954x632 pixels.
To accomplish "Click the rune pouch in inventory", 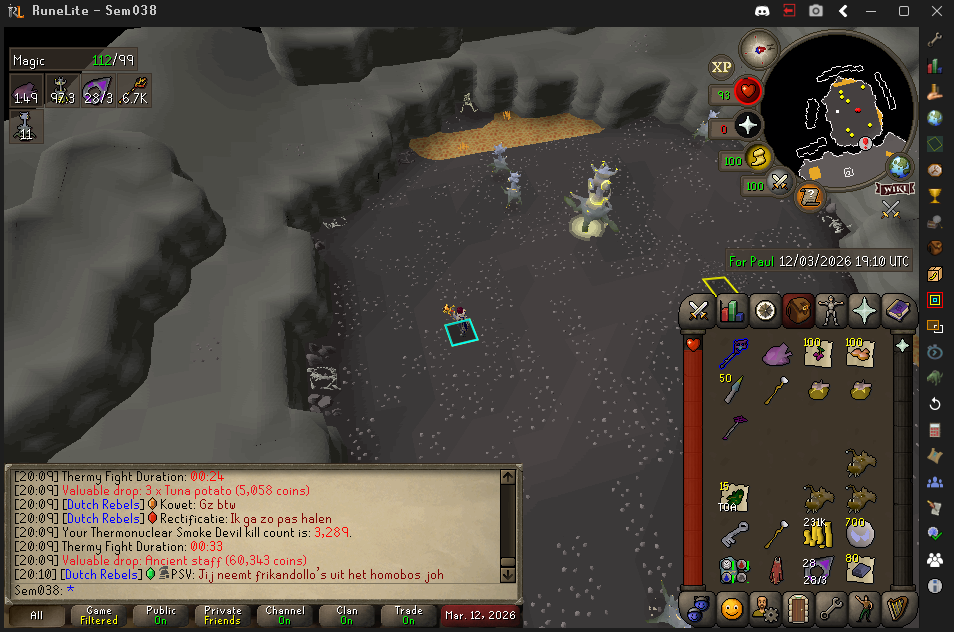I will [x=732, y=570].
